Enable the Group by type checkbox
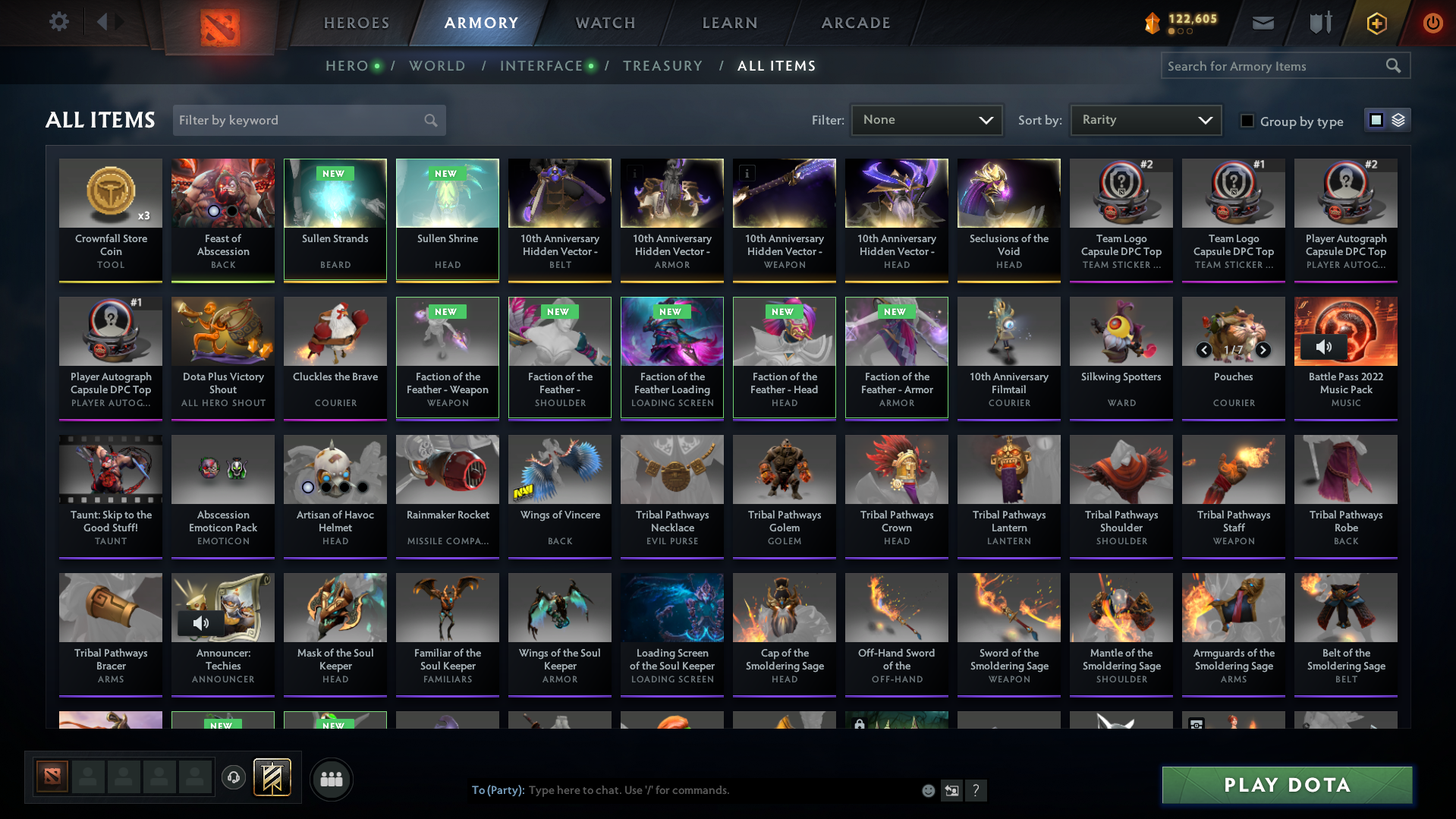The image size is (1456, 819). (1247, 121)
